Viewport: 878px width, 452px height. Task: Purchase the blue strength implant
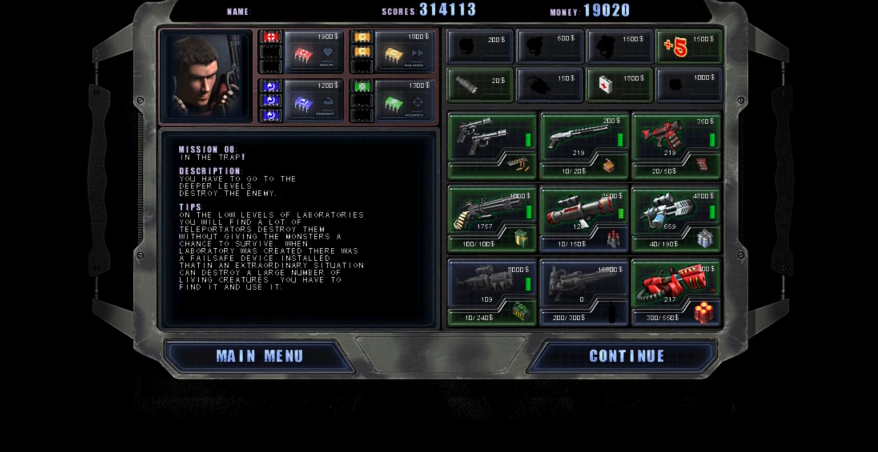pos(312,99)
